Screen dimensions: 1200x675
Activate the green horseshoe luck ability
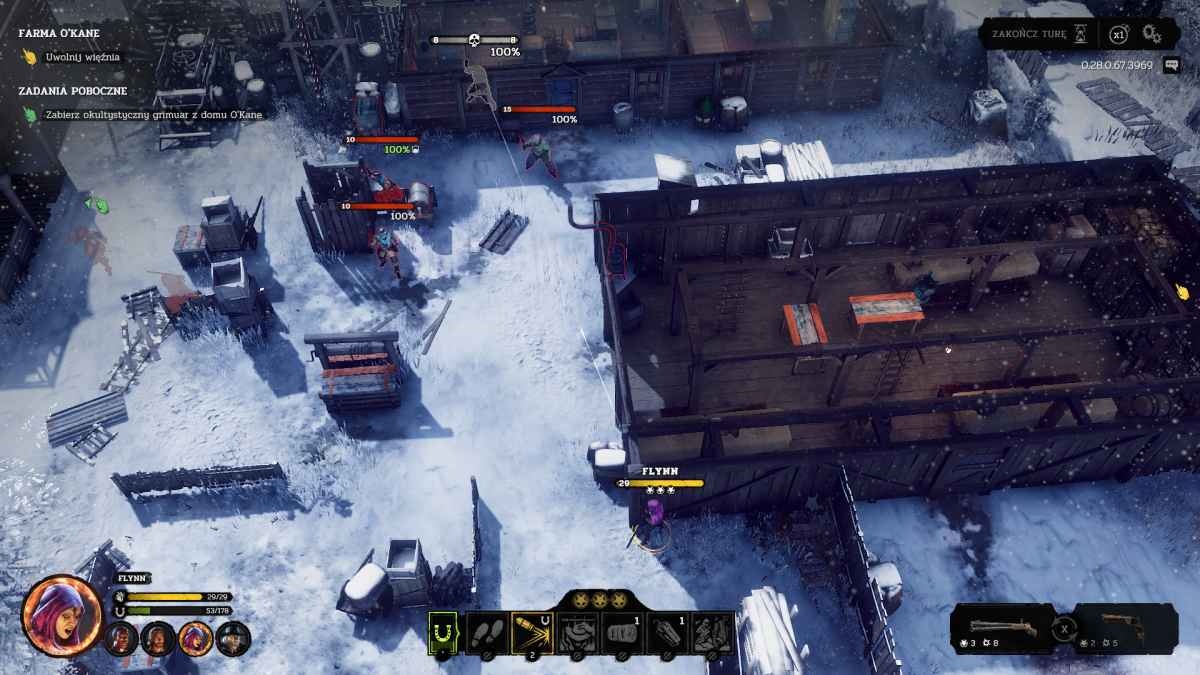[443, 633]
